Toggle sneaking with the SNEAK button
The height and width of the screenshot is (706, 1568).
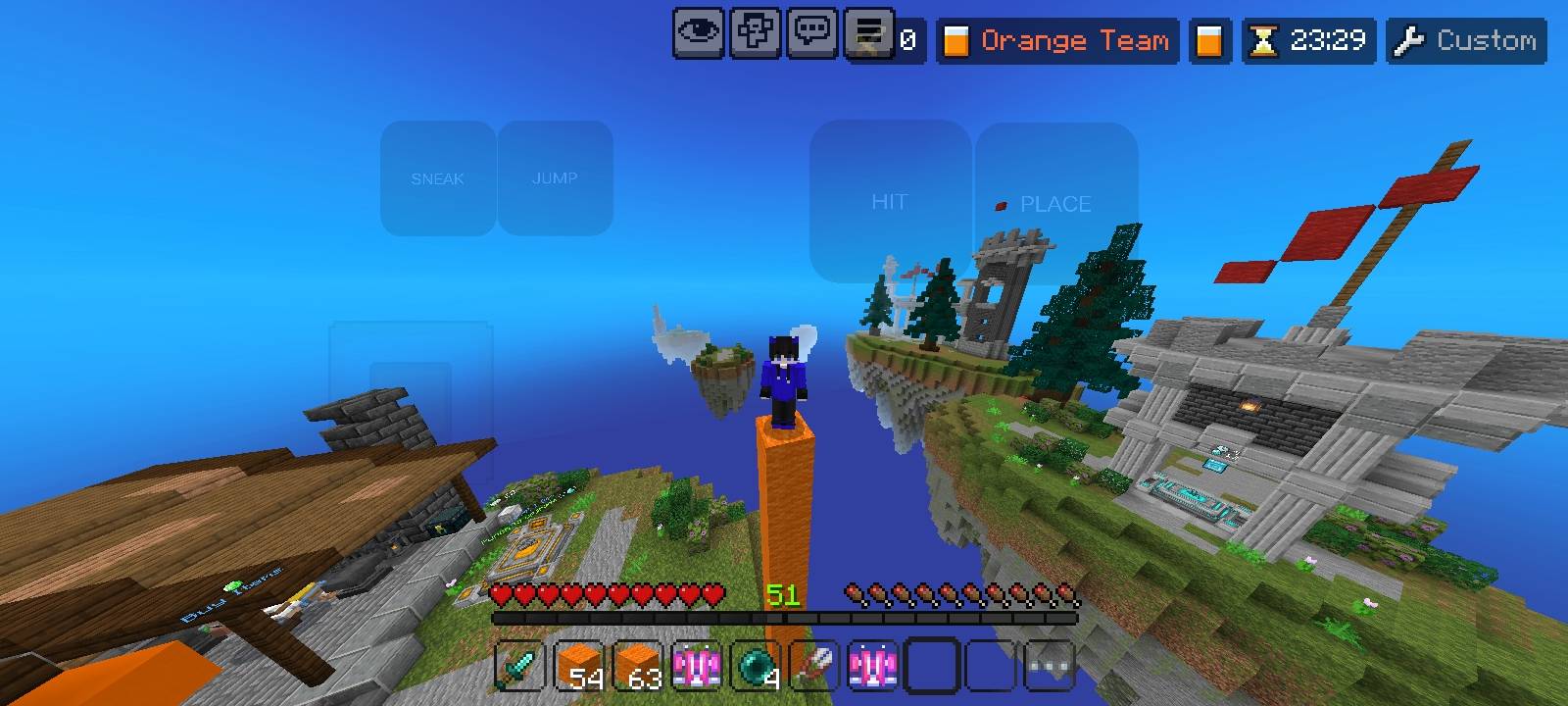point(438,178)
